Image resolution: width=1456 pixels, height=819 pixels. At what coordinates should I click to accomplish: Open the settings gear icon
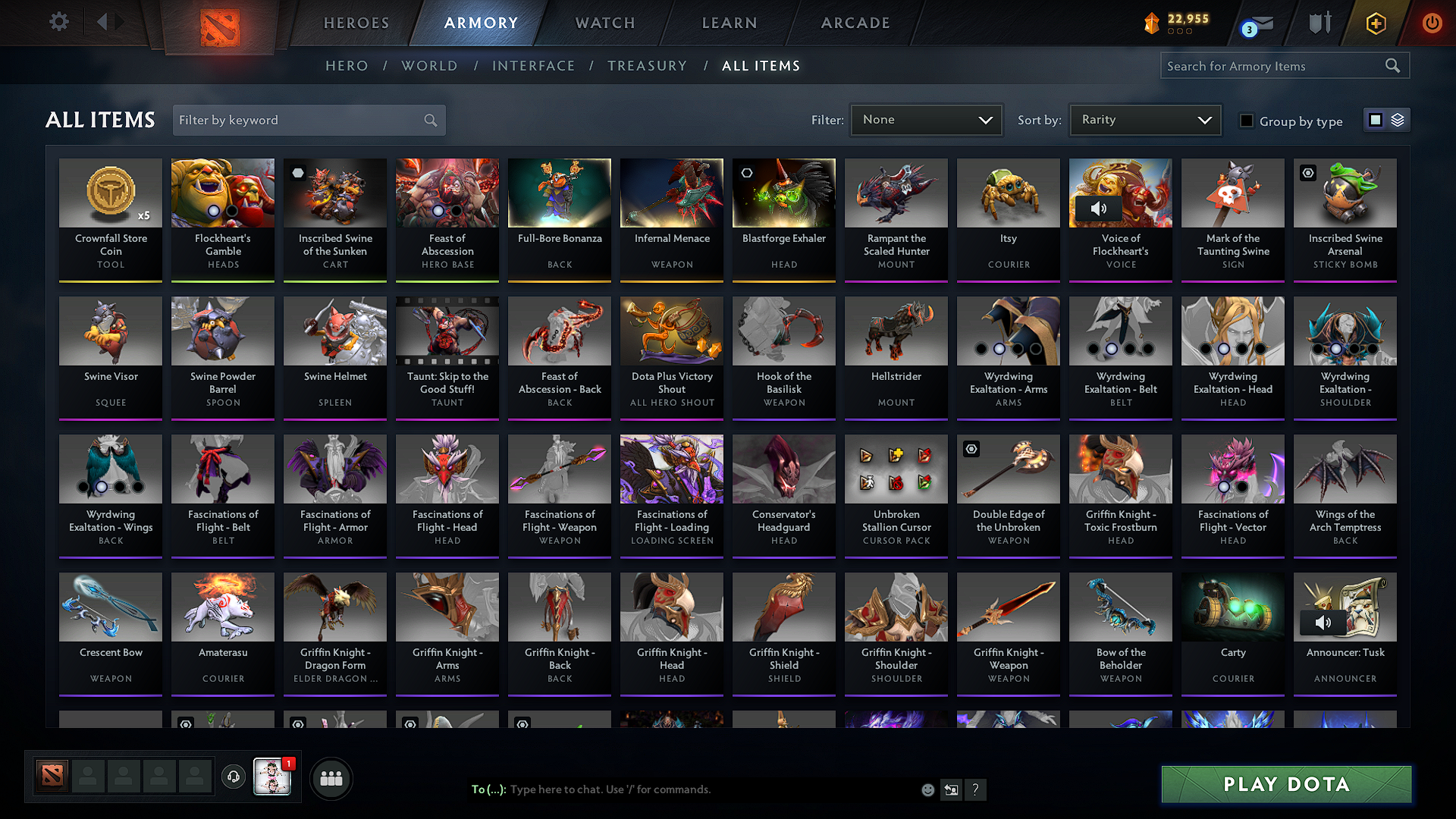58,22
